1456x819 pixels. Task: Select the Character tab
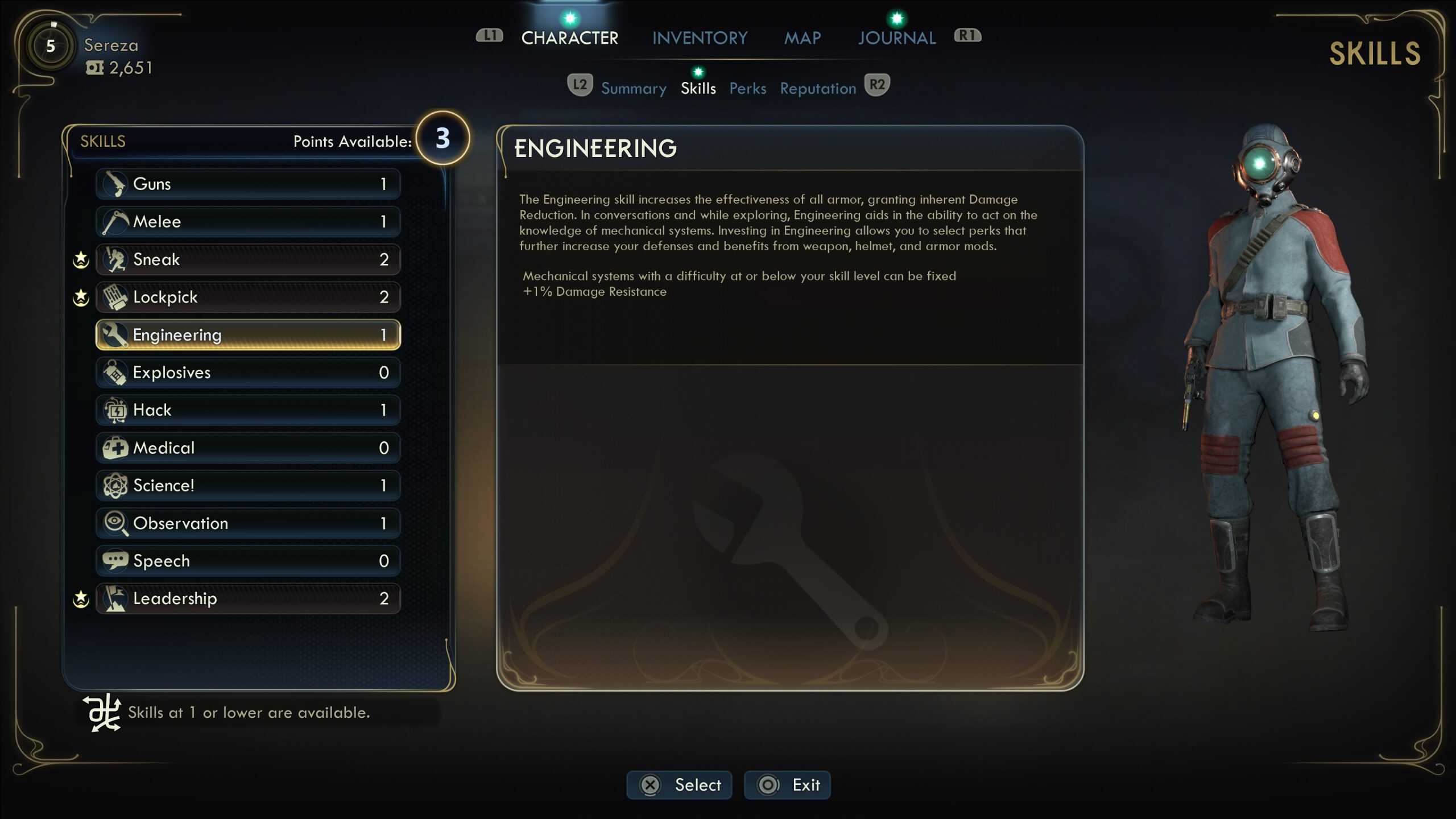tap(569, 38)
